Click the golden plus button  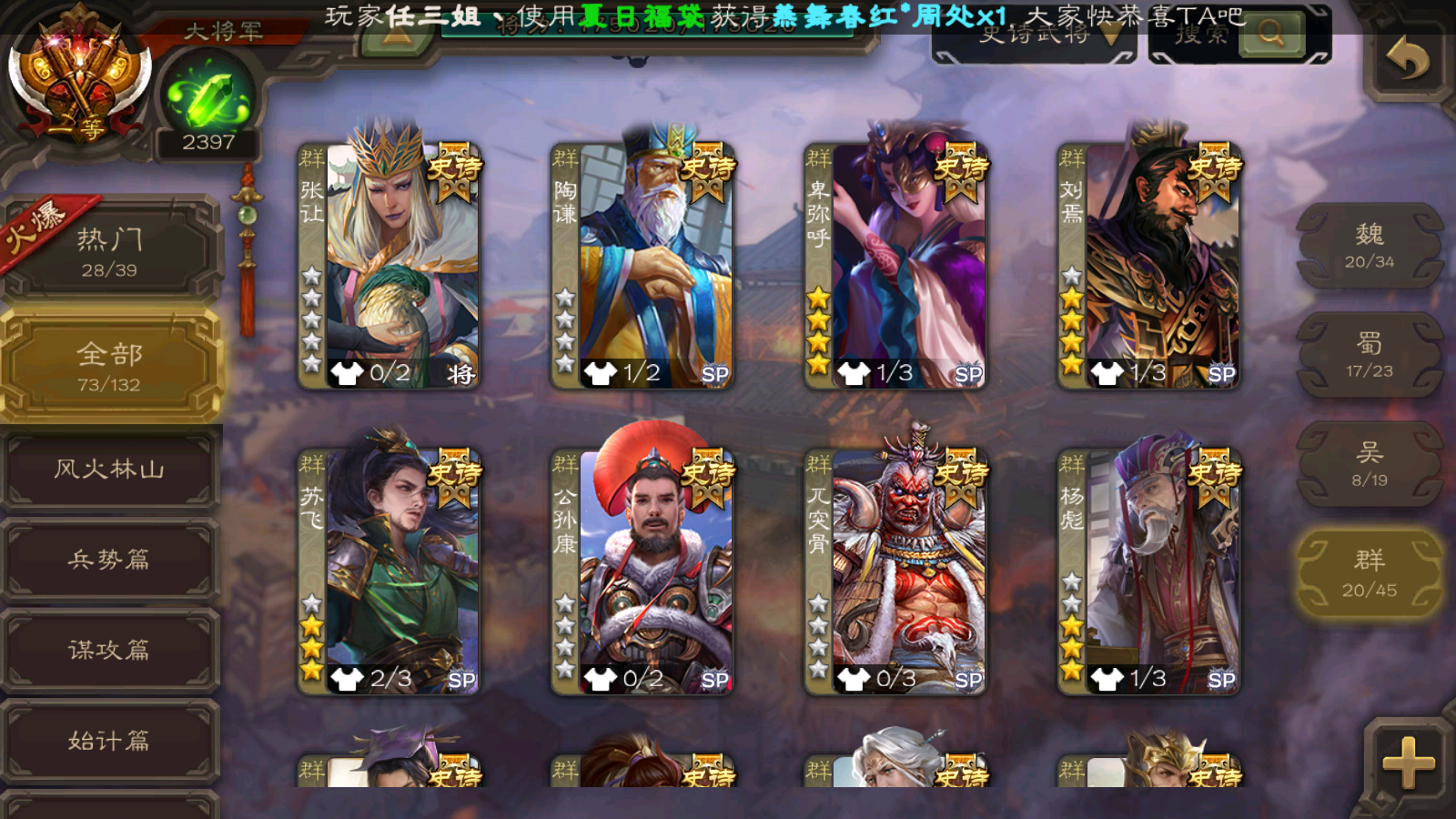(x=1407, y=763)
